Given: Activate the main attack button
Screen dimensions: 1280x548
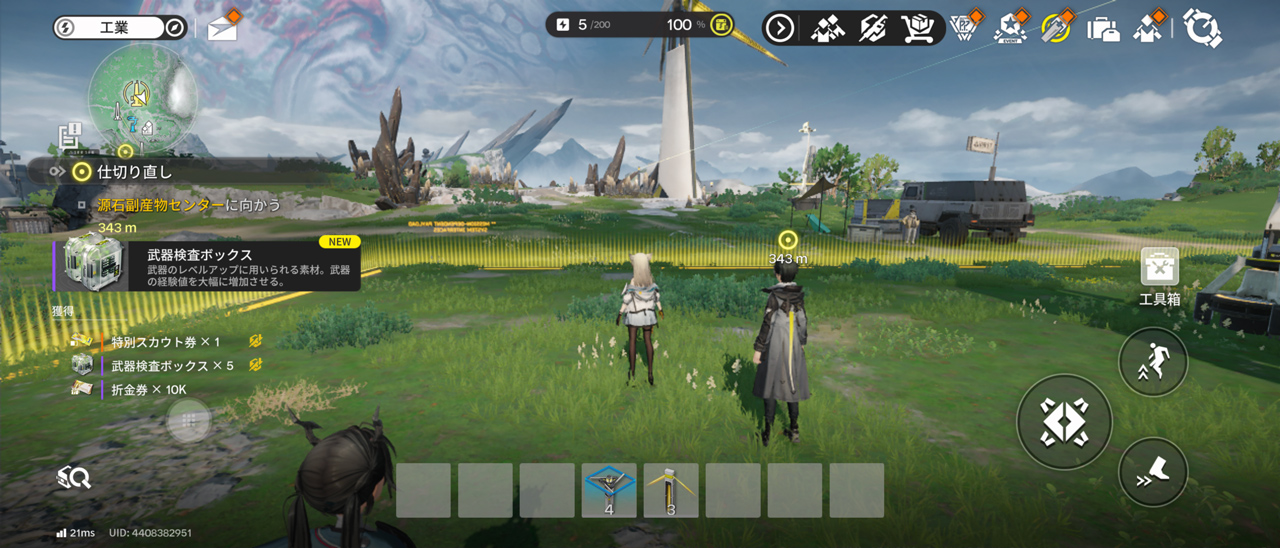Looking at the screenshot, I should tap(1064, 422).
